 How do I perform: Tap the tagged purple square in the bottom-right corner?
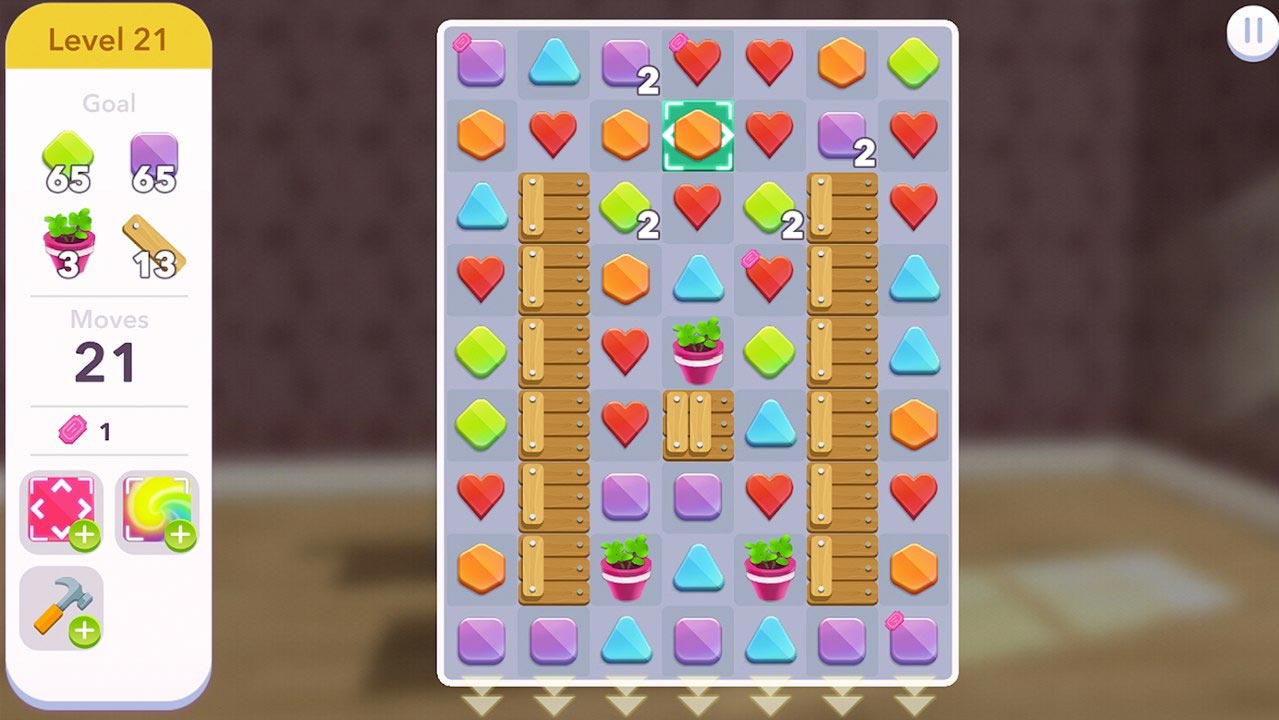(914, 640)
